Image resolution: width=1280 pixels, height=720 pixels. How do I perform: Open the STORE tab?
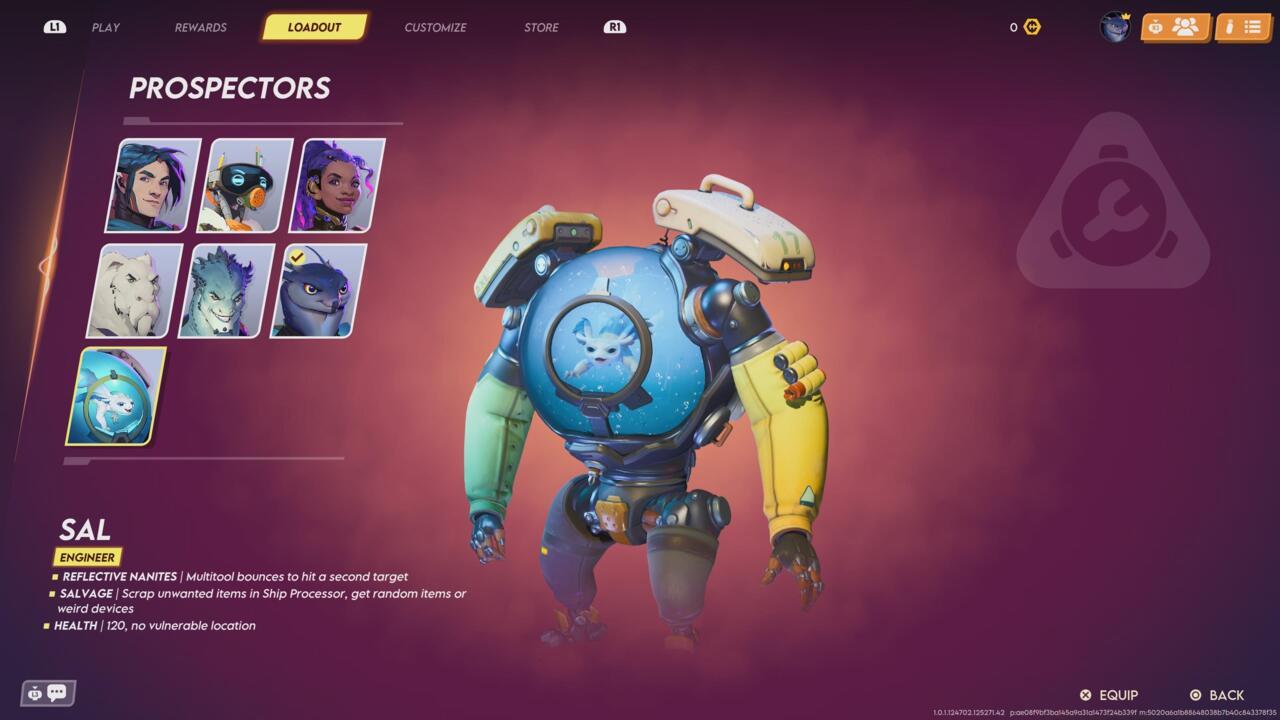click(x=541, y=27)
